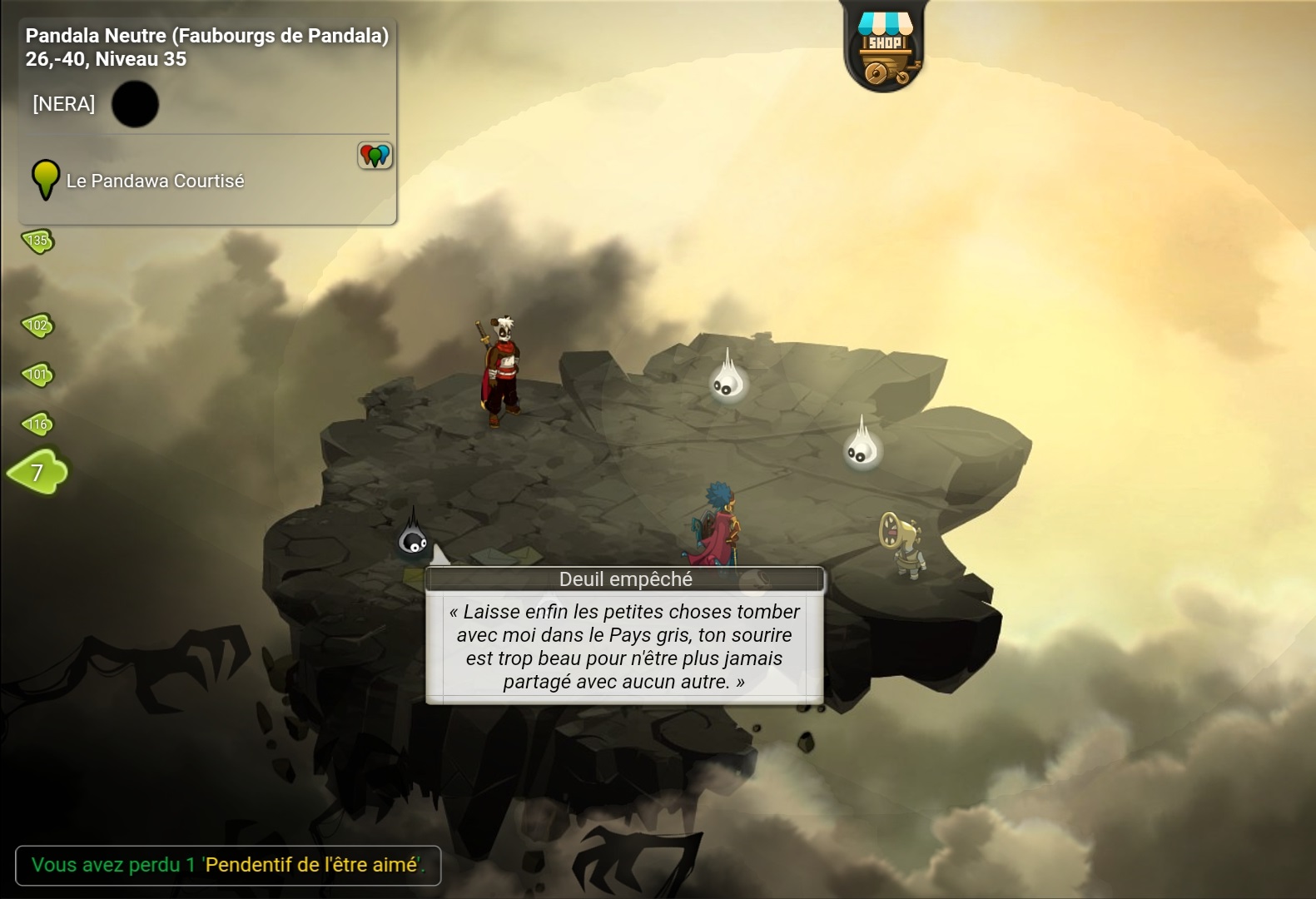Select the Le Pandawa Courtisé yellow marker
This screenshot has height=899, width=1316.
click(46, 179)
